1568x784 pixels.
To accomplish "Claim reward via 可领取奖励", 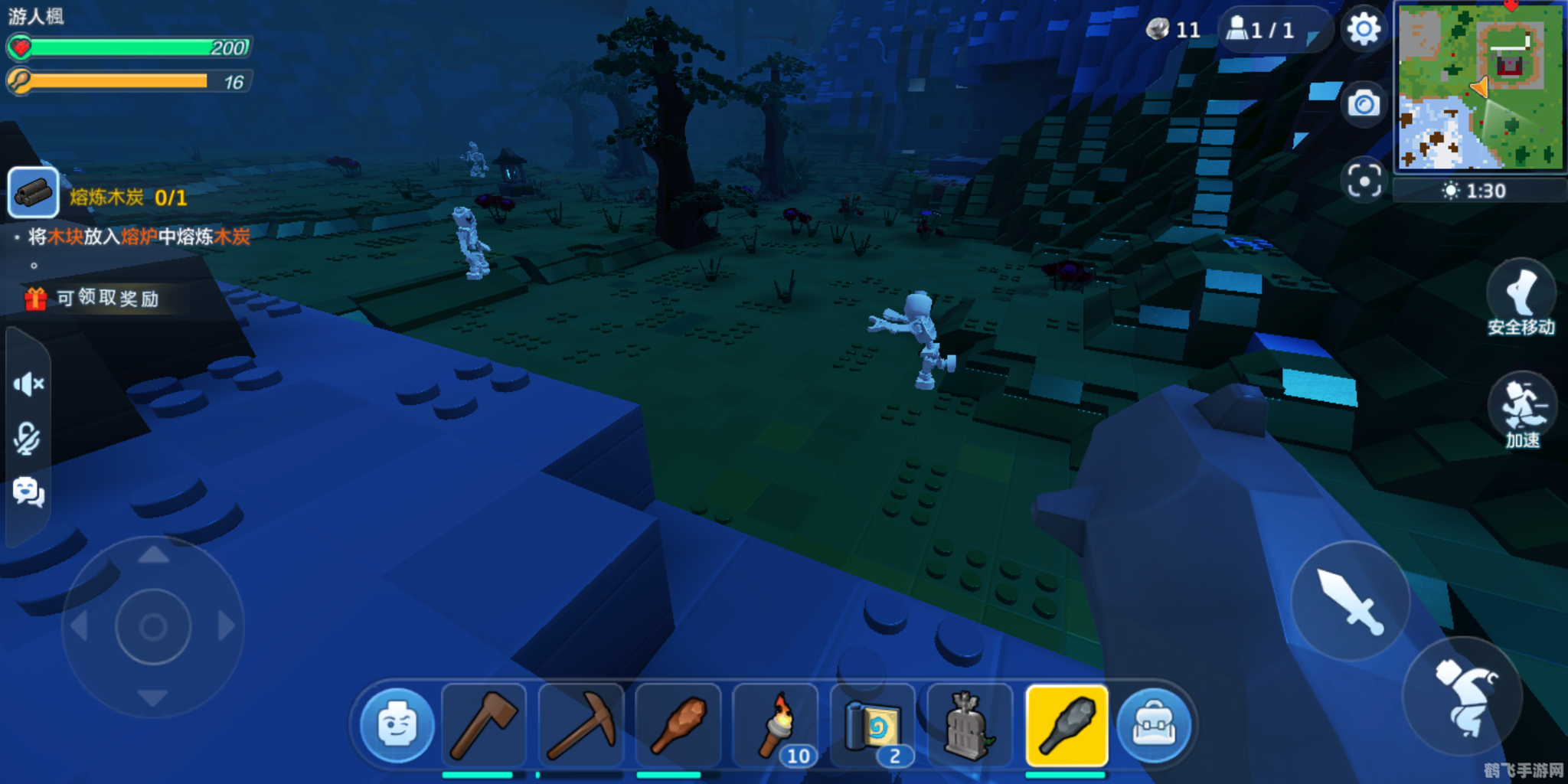I will pyautogui.click(x=96, y=299).
